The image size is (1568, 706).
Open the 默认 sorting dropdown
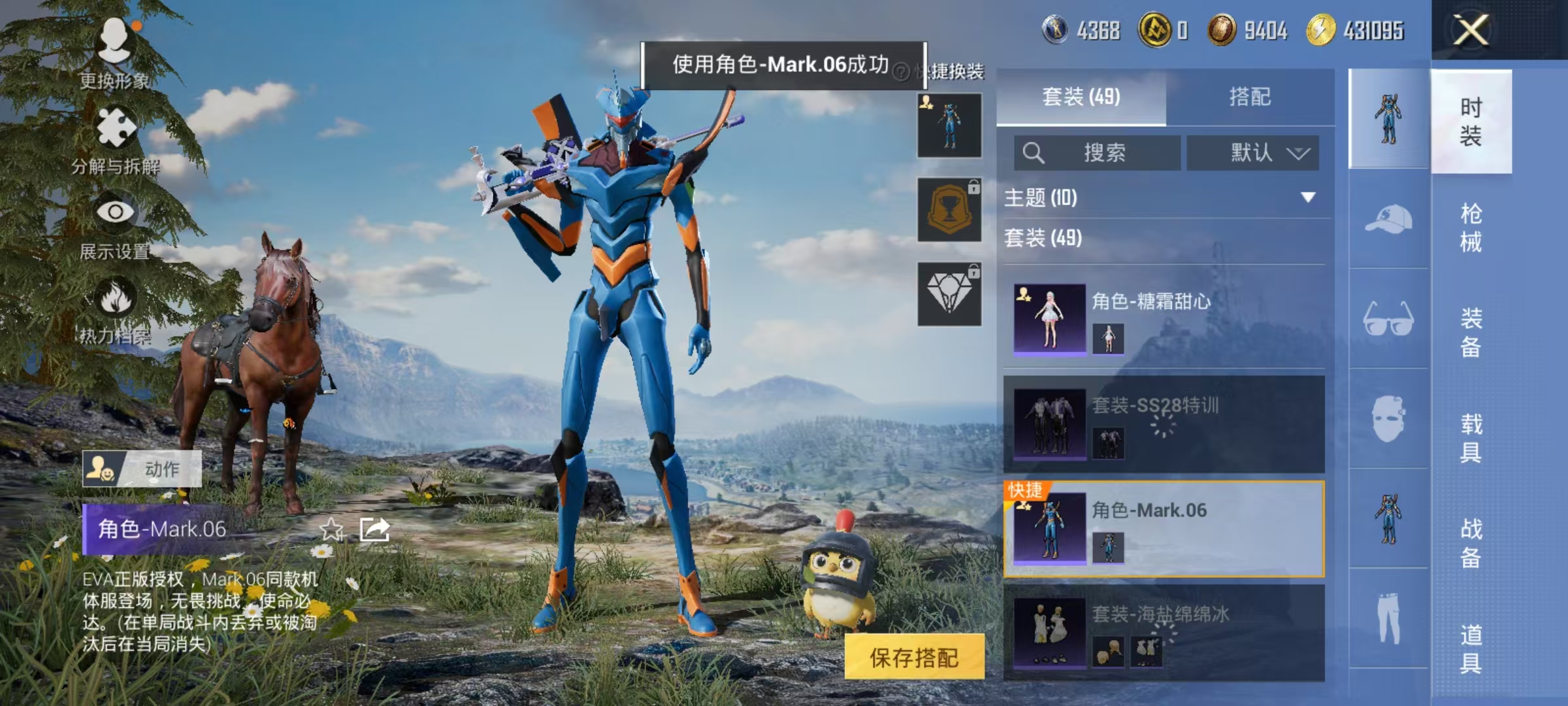coord(1253,152)
